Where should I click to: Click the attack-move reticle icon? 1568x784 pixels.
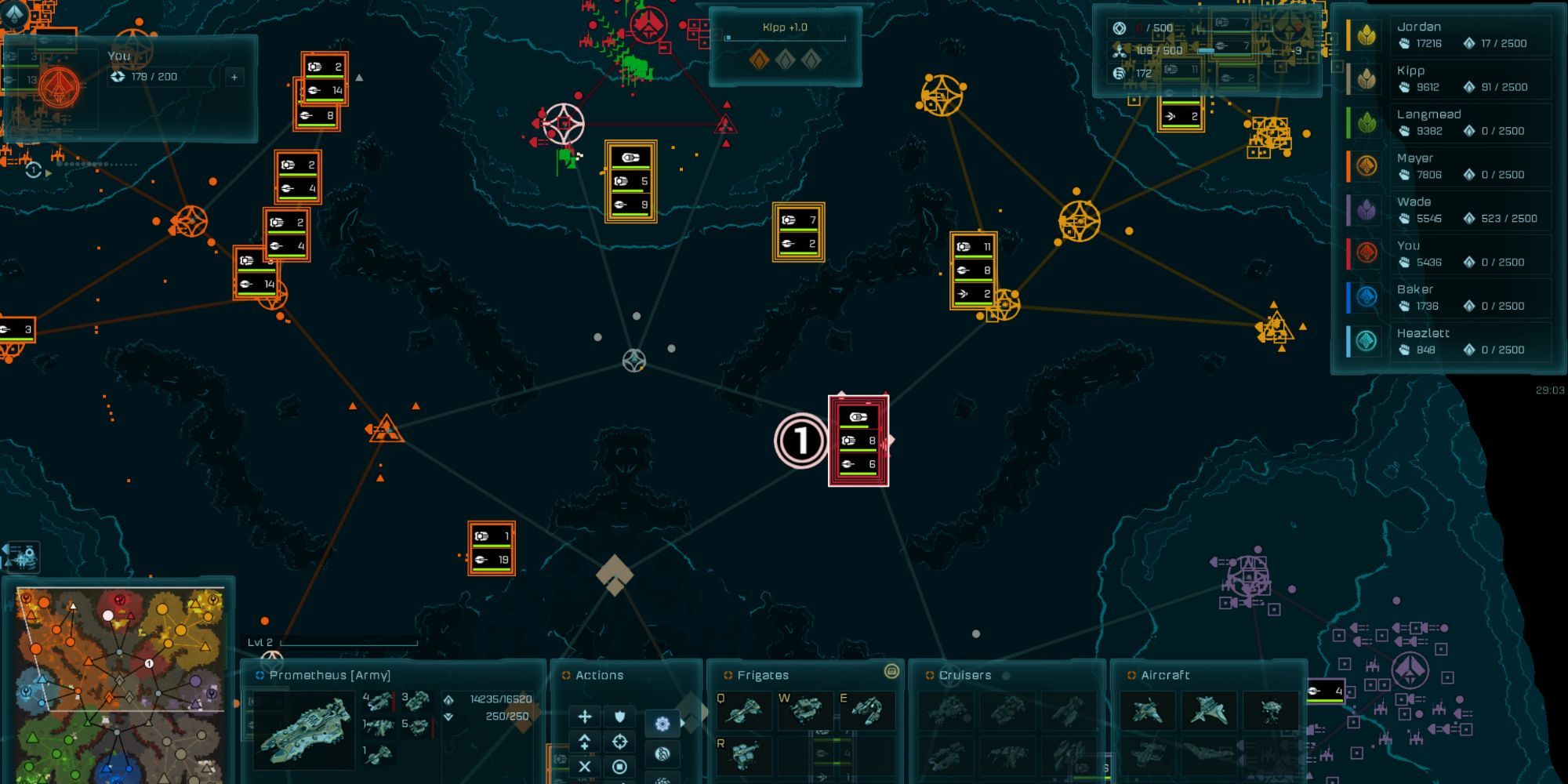pyautogui.click(x=619, y=742)
